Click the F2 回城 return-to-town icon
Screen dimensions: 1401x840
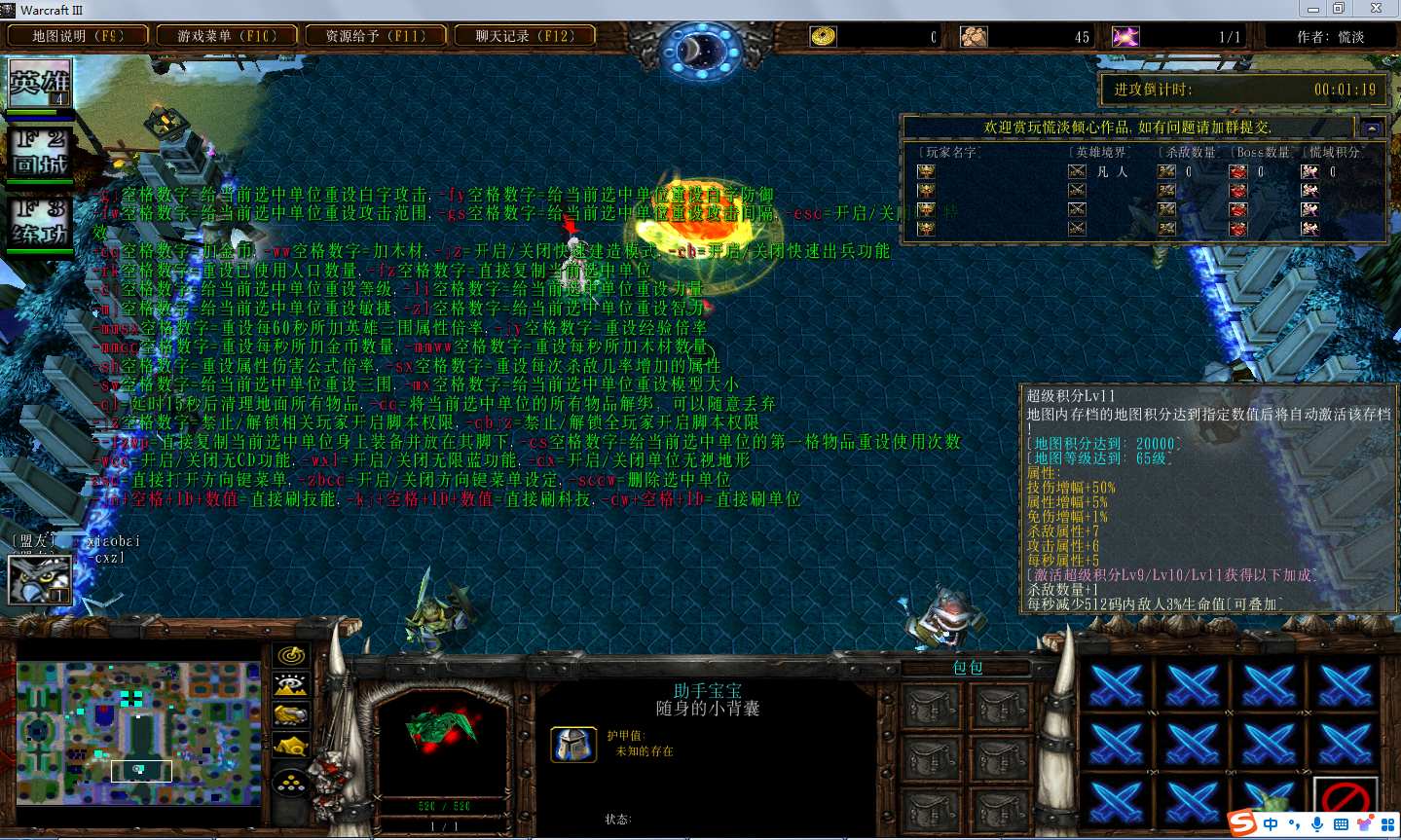(40, 153)
